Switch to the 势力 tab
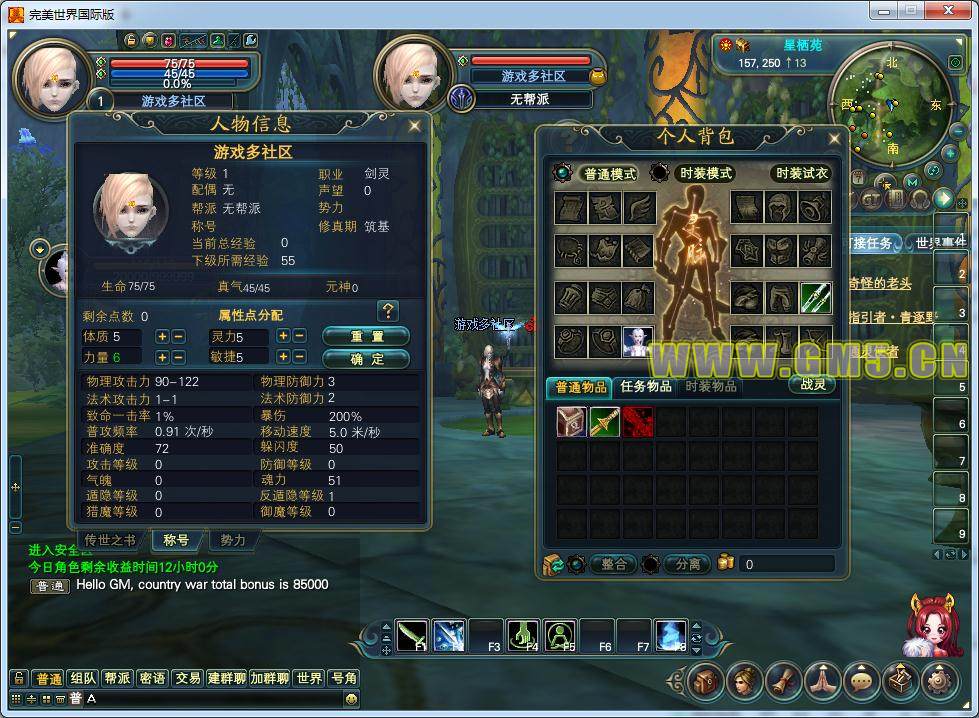Viewport: 979px width, 718px height. click(x=233, y=540)
